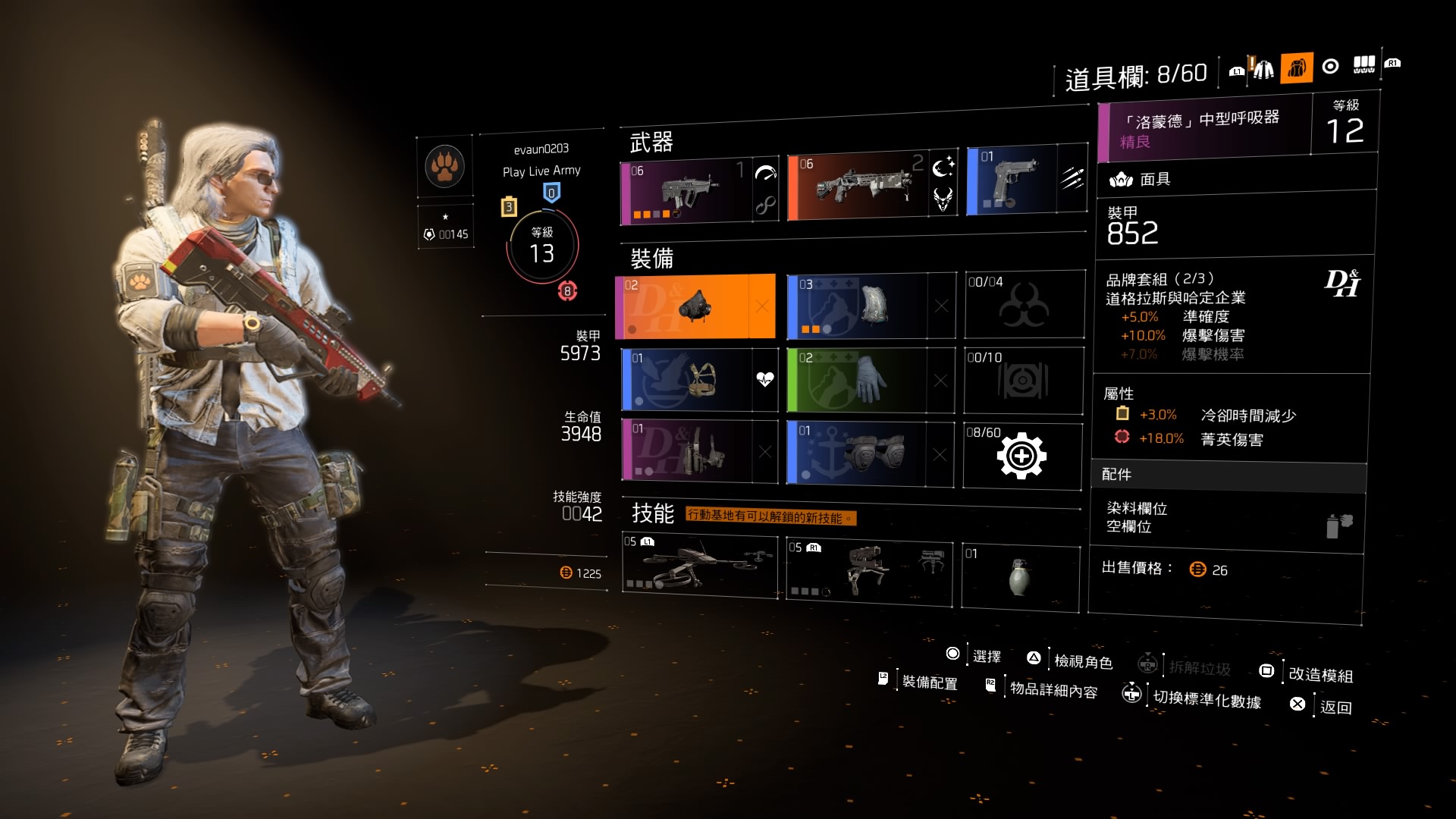1456x819 pixels.
Task: Choose the pistol sidearm slot
Action: (1012, 181)
